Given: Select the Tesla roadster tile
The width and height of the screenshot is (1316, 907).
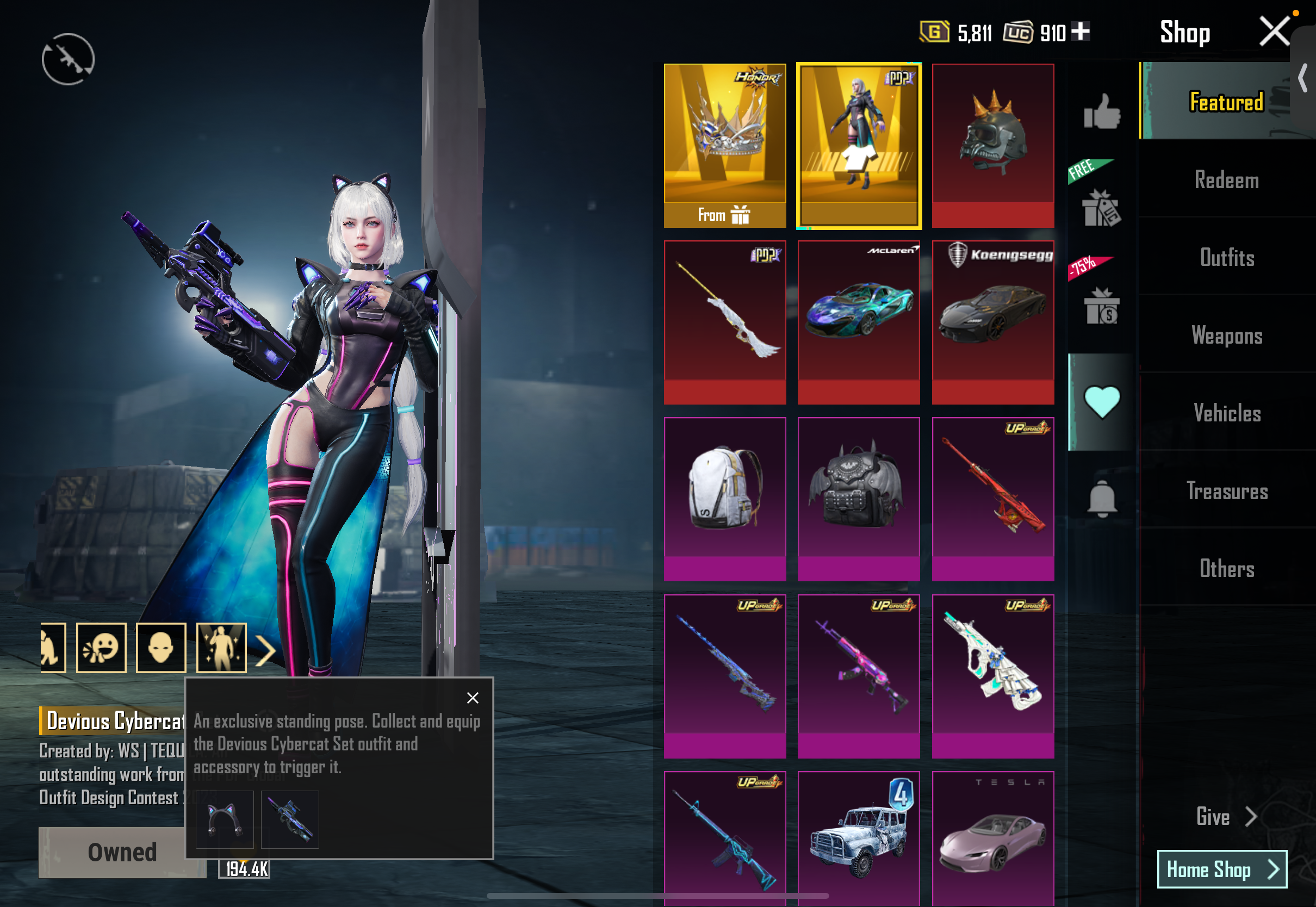Looking at the screenshot, I should (x=992, y=838).
